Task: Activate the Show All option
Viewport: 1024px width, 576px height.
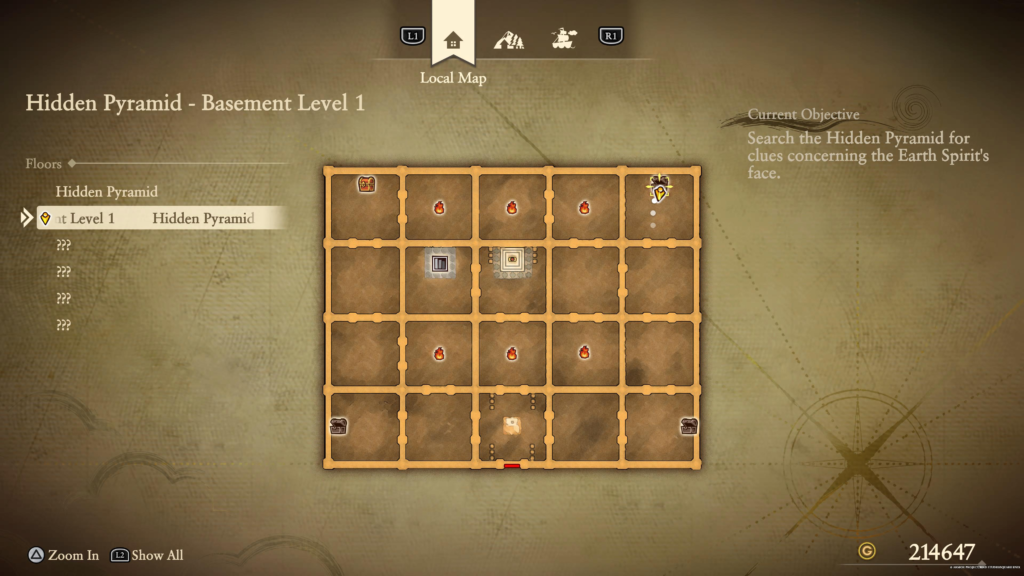Action: [157, 555]
